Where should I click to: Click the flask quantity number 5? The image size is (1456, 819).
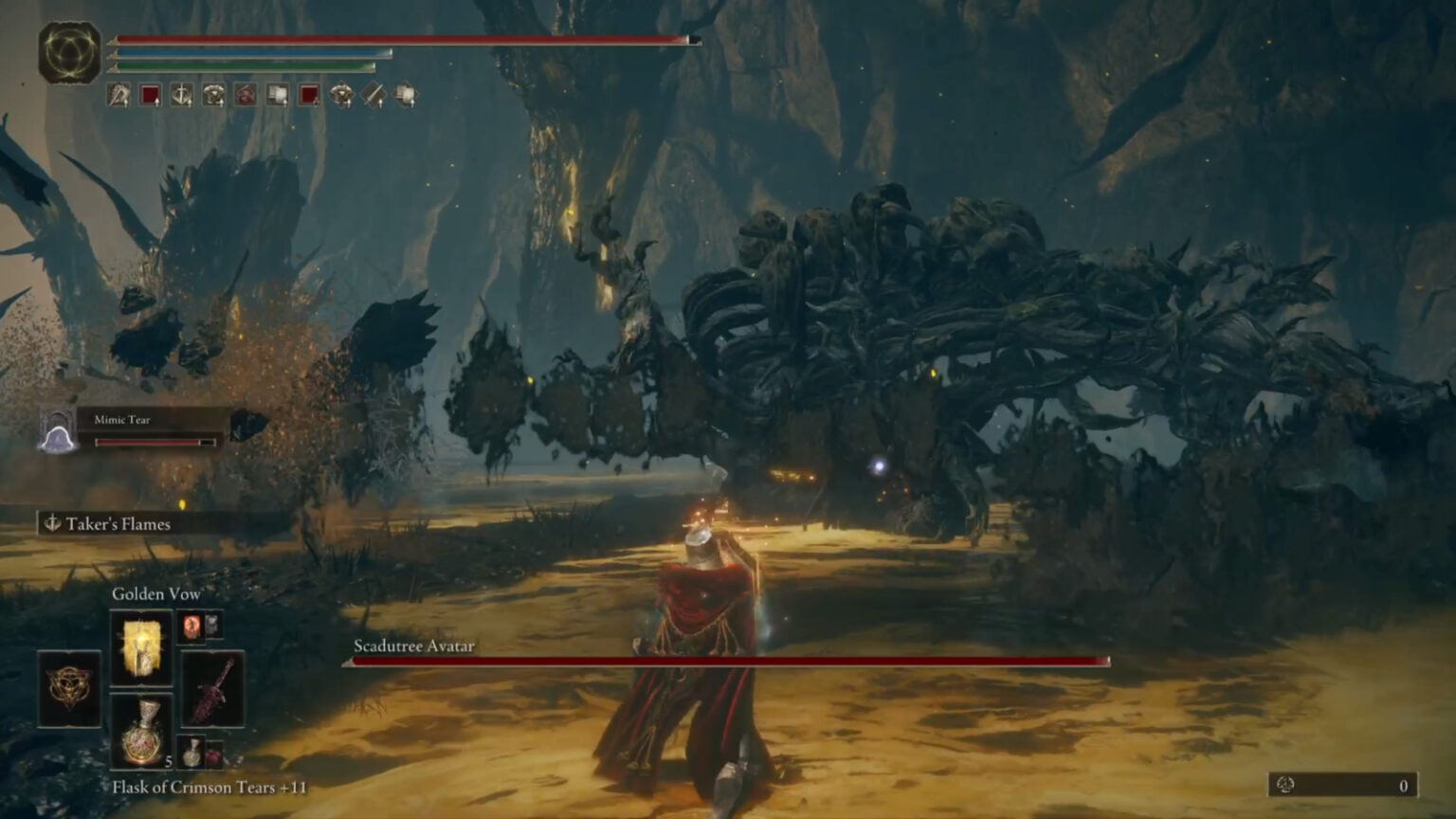pyautogui.click(x=169, y=762)
